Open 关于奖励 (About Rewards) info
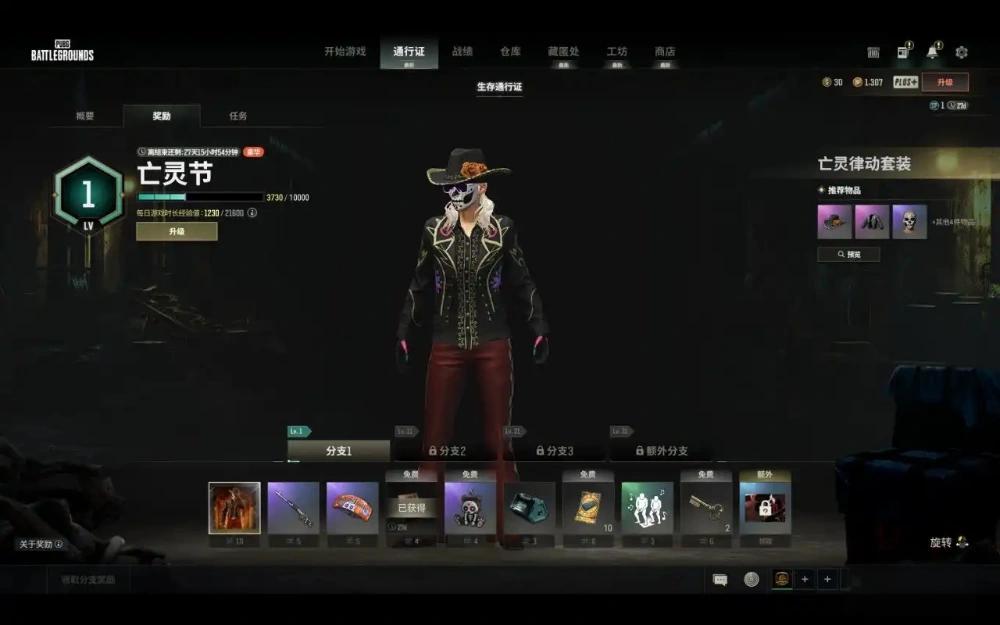The width and height of the screenshot is (1000, 625). point(40,544)
